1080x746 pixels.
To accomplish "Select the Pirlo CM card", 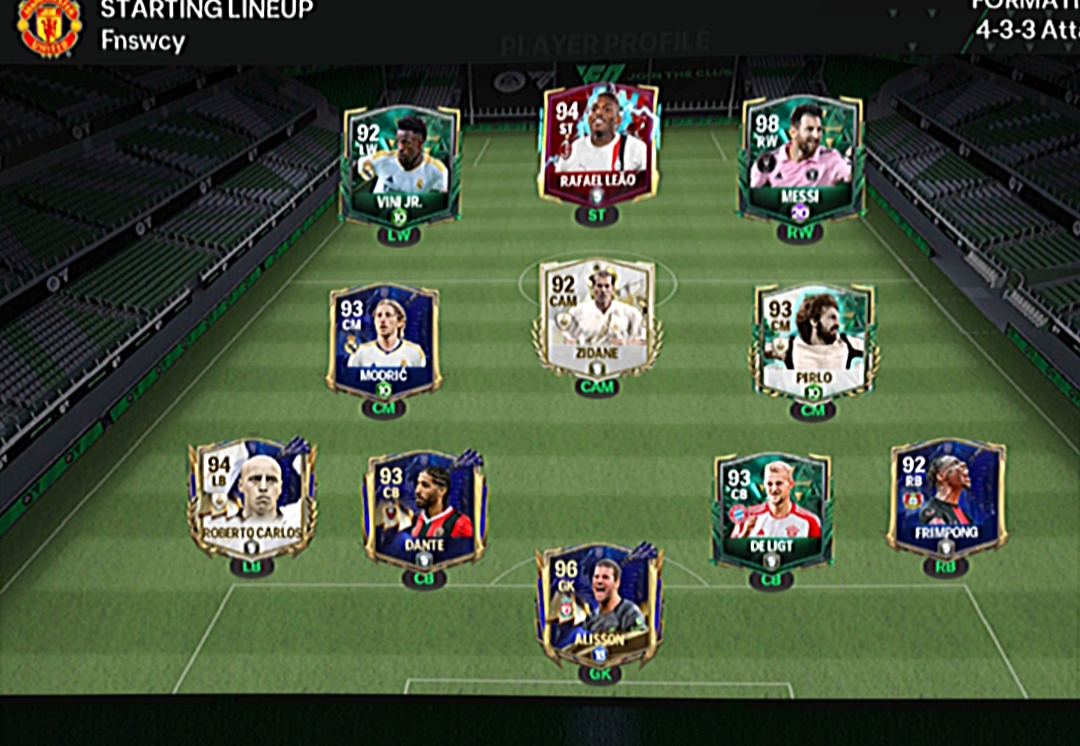I will point(813,342).
